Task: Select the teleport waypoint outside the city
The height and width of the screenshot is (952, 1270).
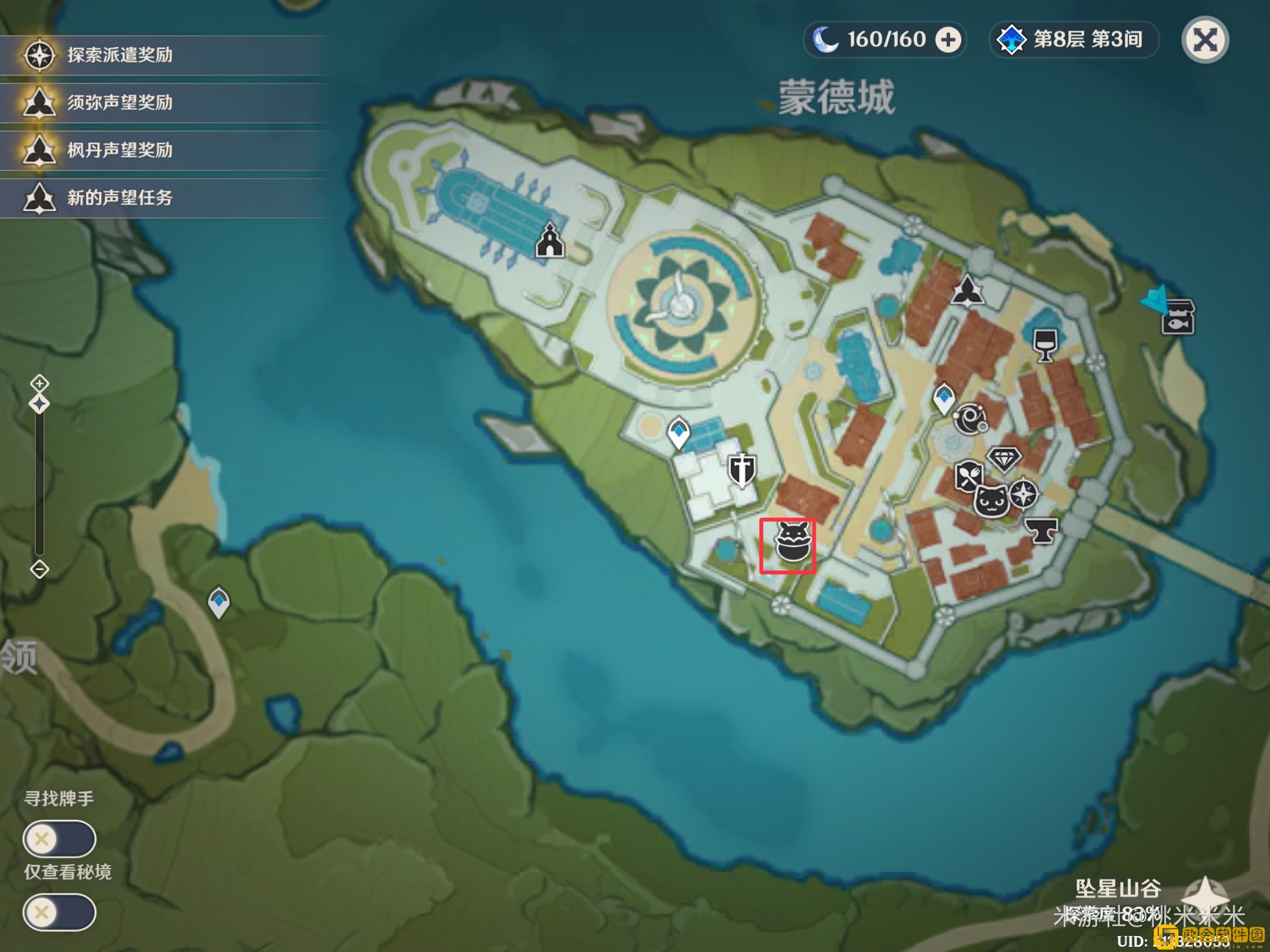Action: (x=219, y=602)
